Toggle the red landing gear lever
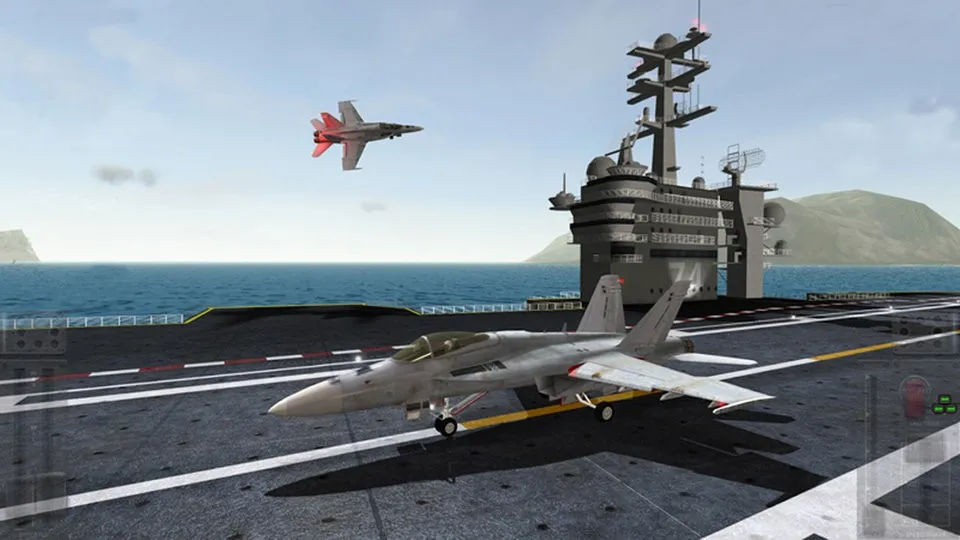The width and height of the screenshot is (960, 540). coord(913,395)
